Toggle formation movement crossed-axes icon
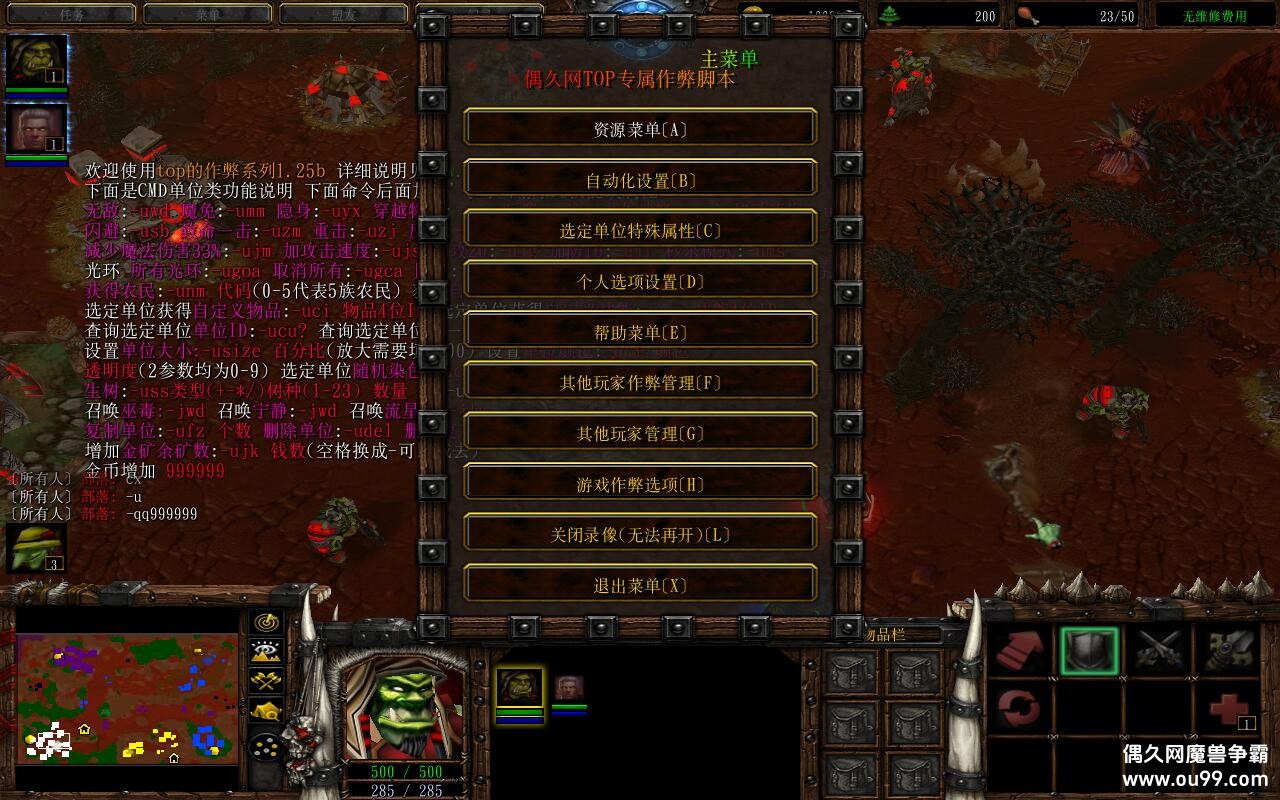The width and height of the screenshot is (1280, 800). pyautogui.click(x=265, y=682)
